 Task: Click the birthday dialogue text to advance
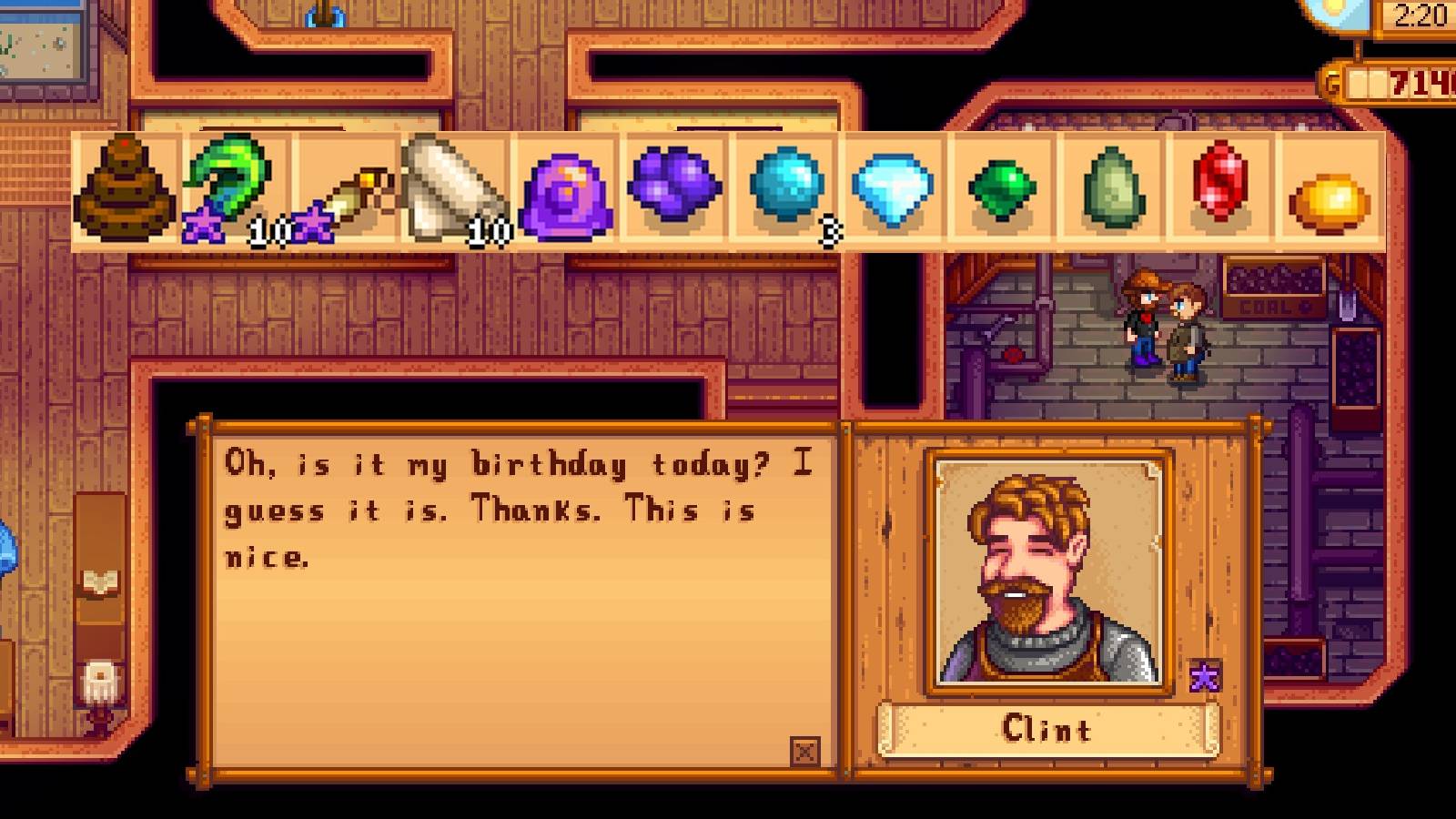[x=510, y=510]
